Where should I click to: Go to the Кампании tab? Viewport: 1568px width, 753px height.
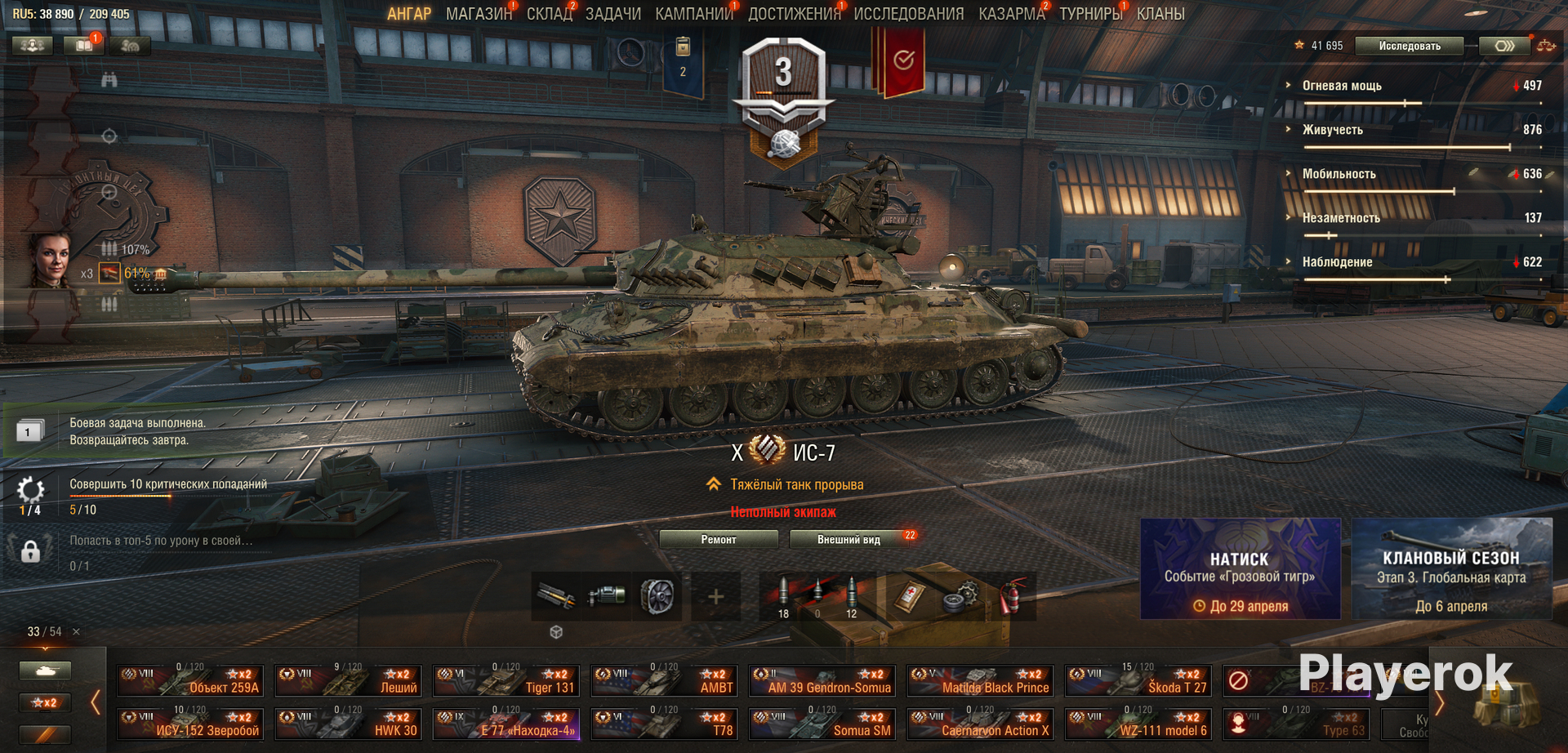pos(693,14)
